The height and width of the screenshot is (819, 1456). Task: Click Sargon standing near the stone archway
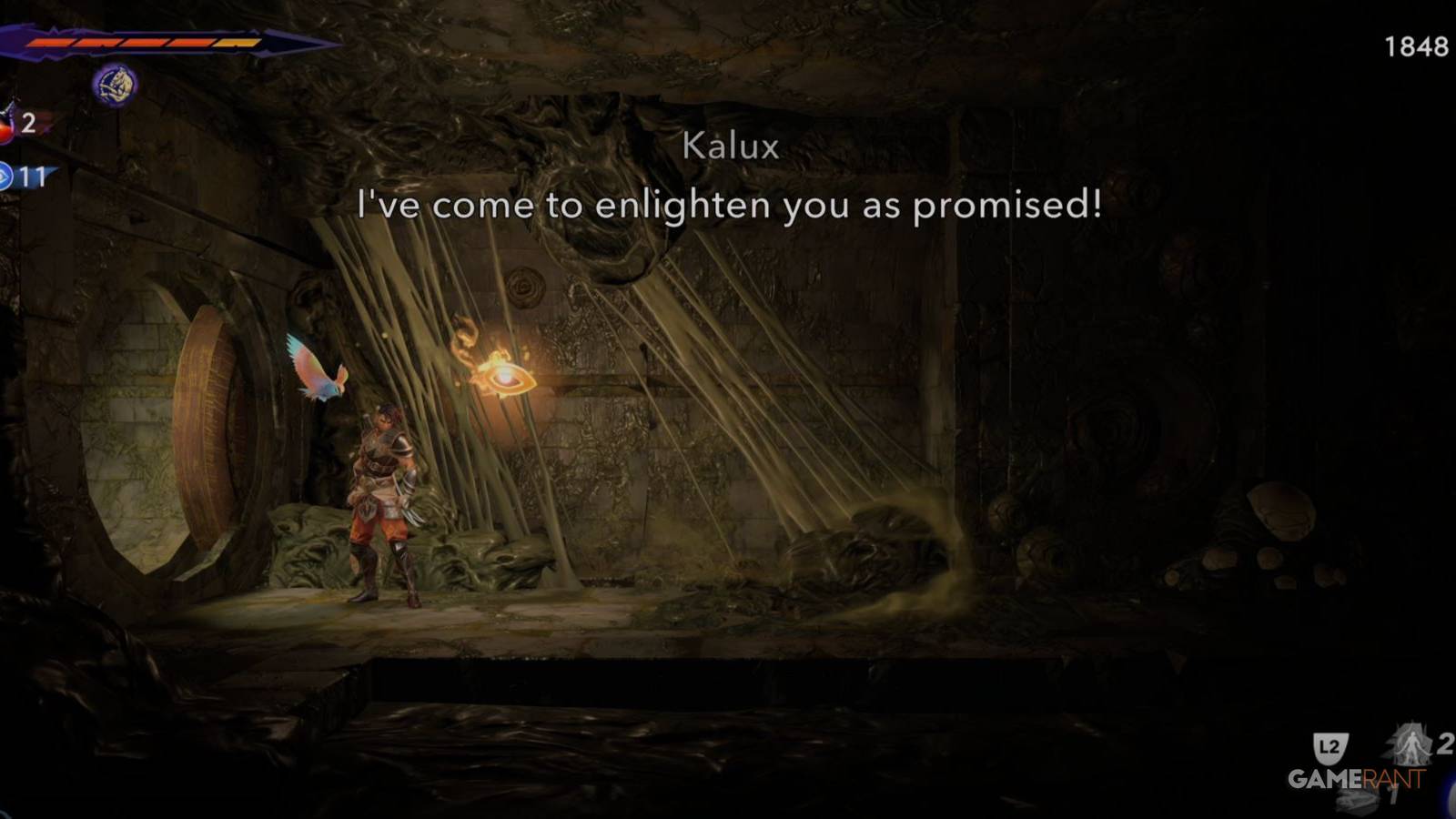[382, 500]
